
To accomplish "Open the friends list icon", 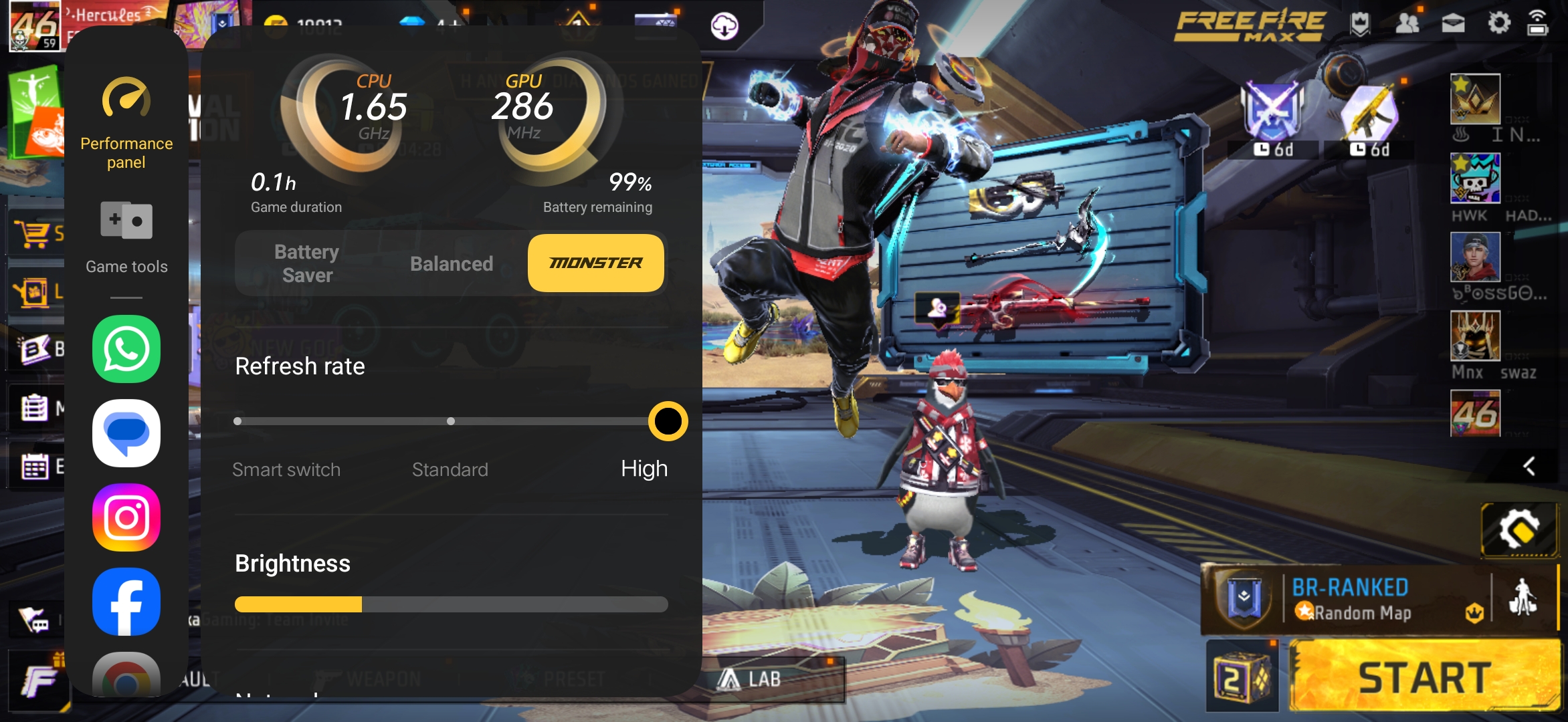I will pos(1407,24).
